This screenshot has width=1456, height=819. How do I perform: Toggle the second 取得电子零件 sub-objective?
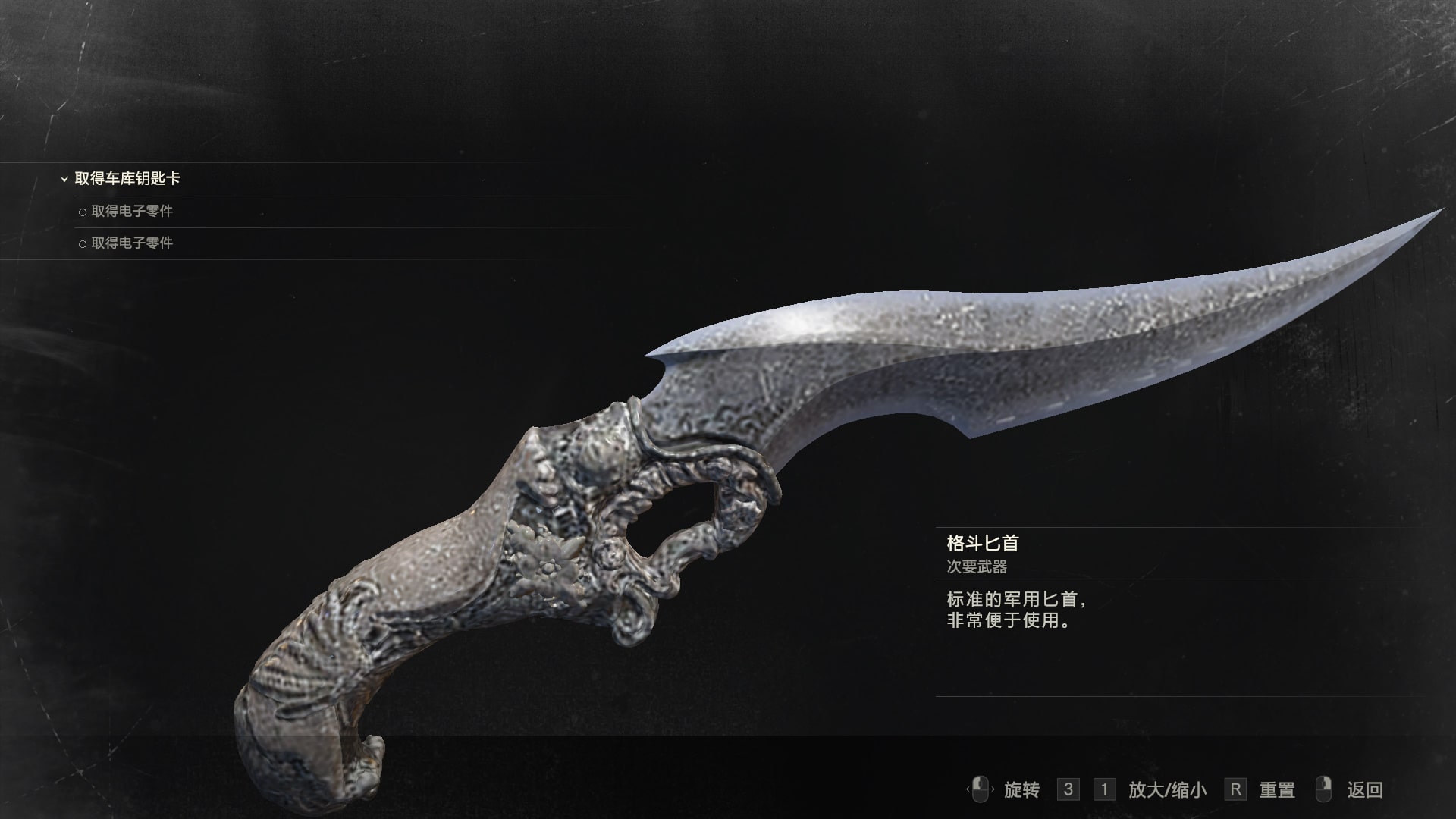(x=132, y=244)
